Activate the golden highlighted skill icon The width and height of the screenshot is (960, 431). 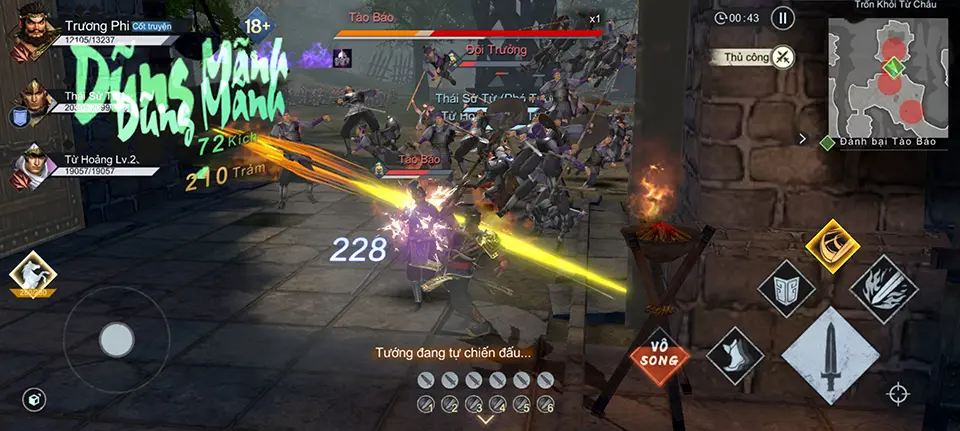[832, 246]
